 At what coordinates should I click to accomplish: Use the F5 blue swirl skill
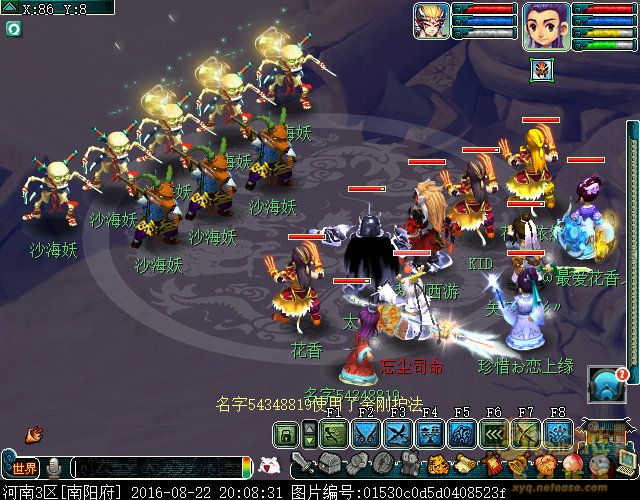coord(462,433)
